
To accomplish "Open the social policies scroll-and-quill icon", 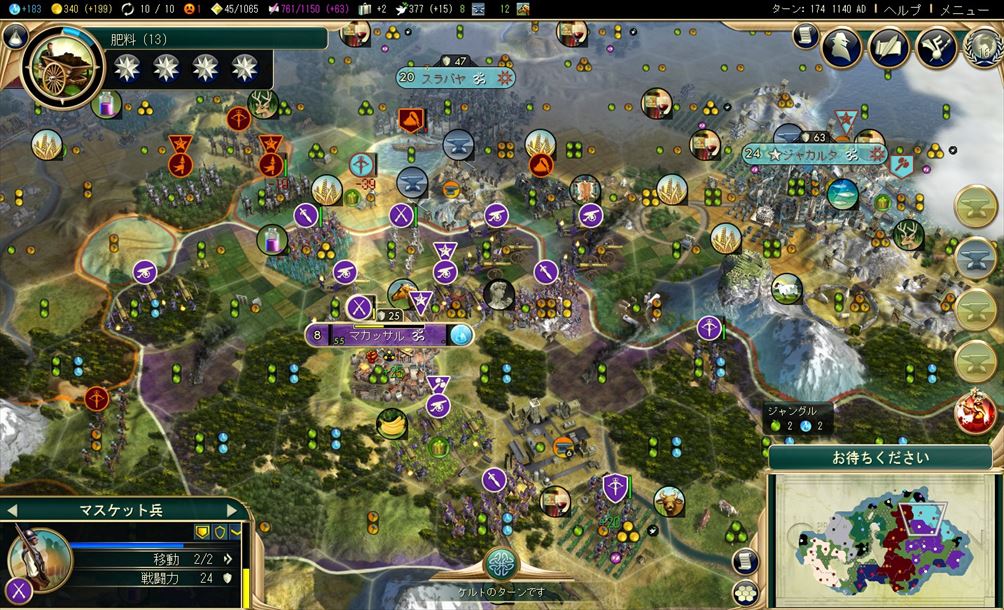I will coord(888,45).
